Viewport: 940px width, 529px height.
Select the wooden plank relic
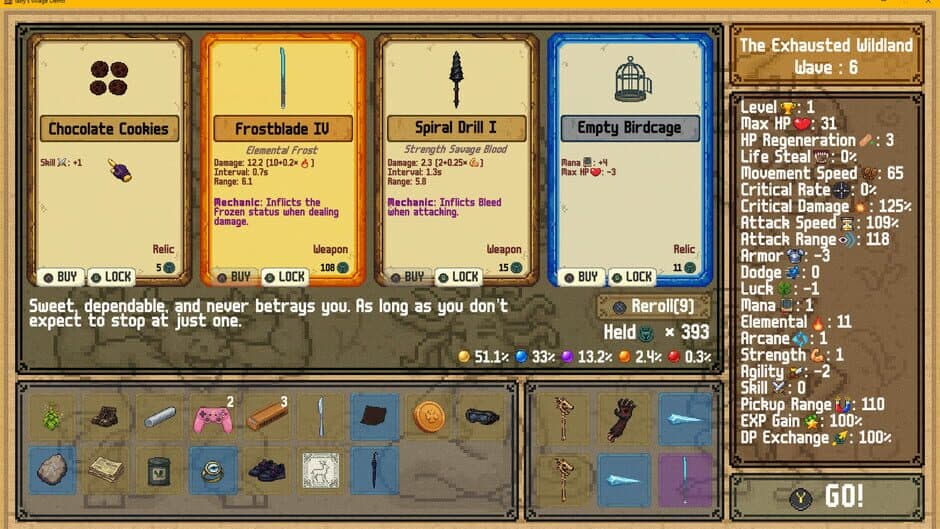pos(267,416)
